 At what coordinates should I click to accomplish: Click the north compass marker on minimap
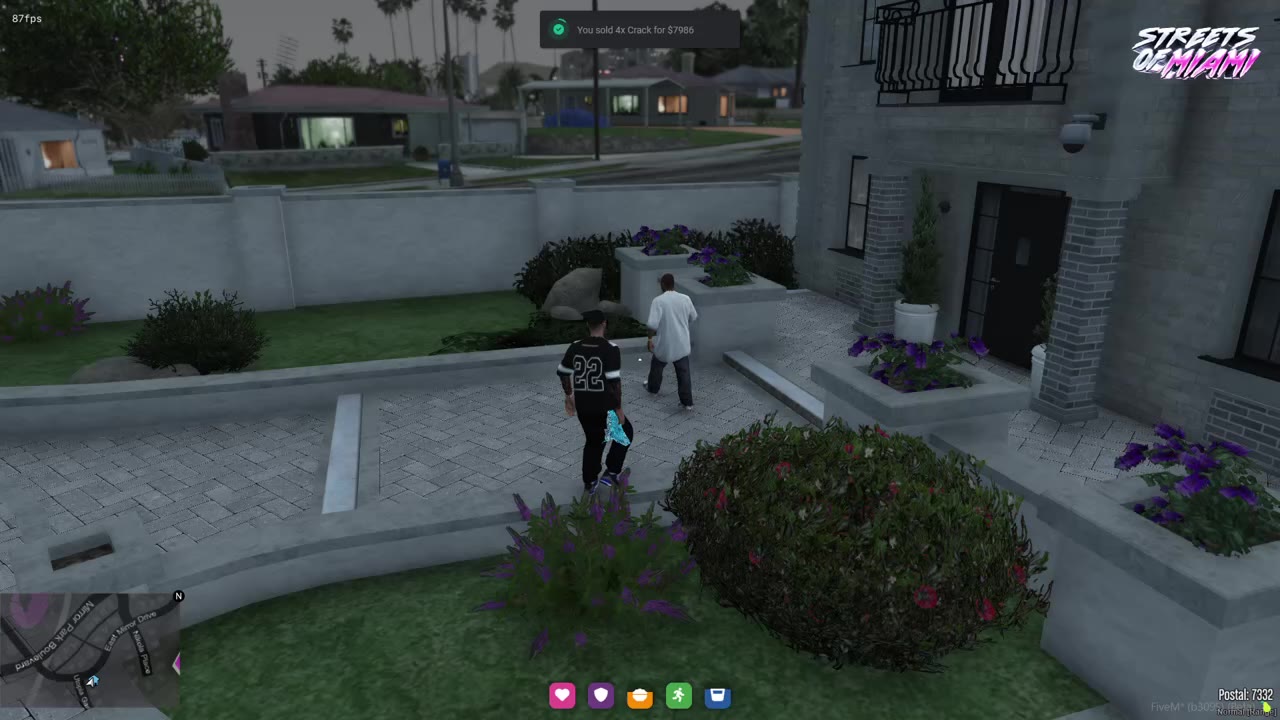pyautogui.click(x=178, y=597)
